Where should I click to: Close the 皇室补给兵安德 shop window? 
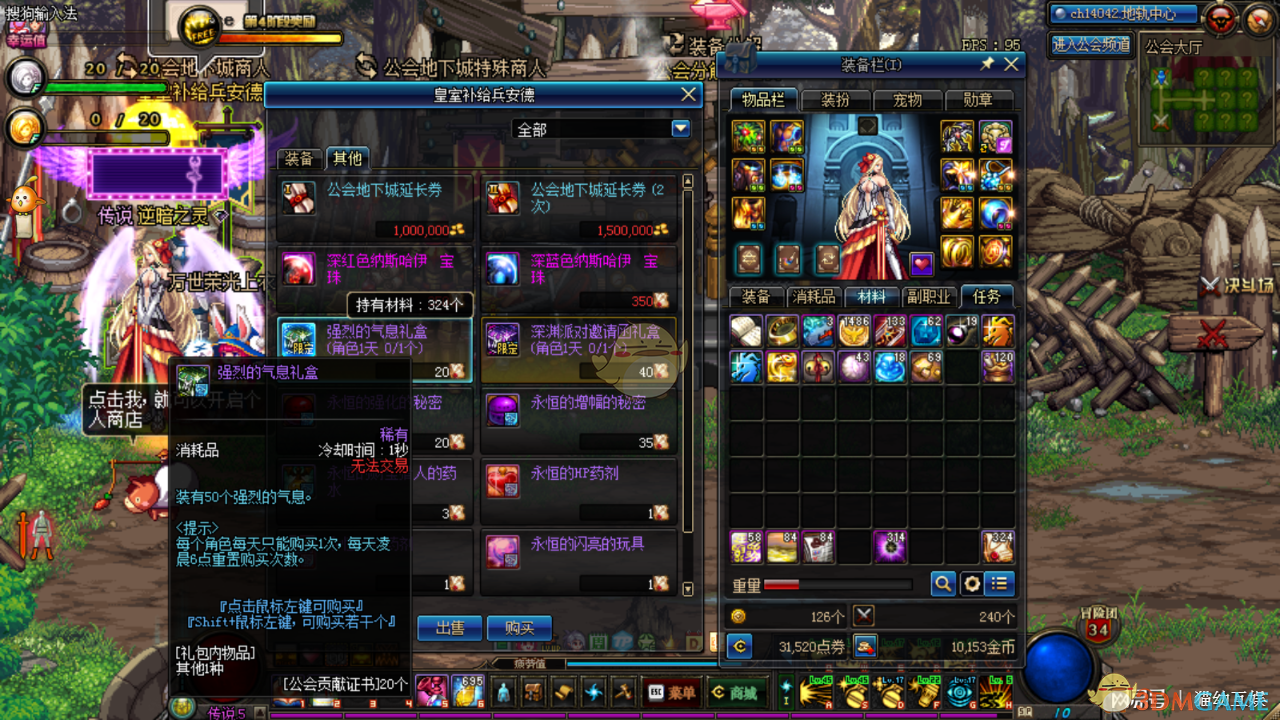(x=688, y=95)
